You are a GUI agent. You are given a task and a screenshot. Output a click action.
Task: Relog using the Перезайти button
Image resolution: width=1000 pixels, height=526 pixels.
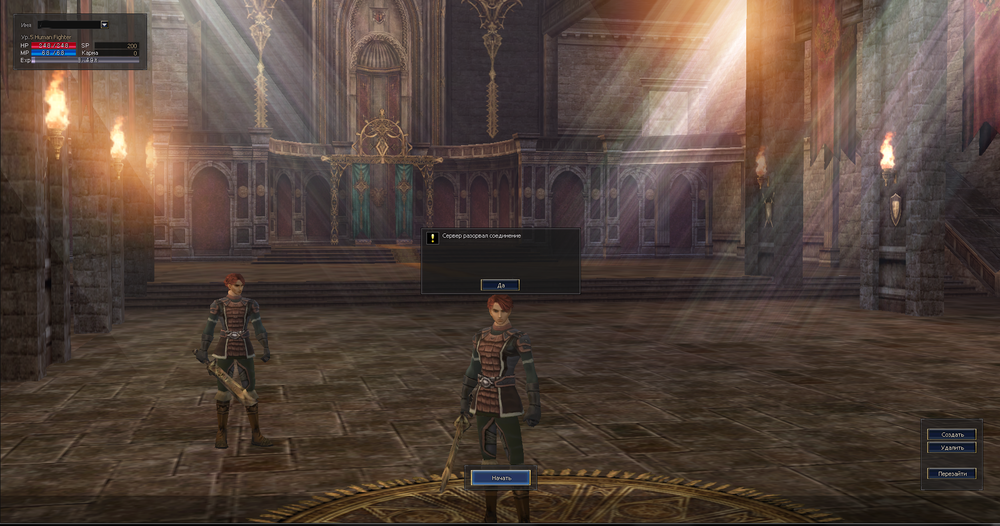coord(952,473)
